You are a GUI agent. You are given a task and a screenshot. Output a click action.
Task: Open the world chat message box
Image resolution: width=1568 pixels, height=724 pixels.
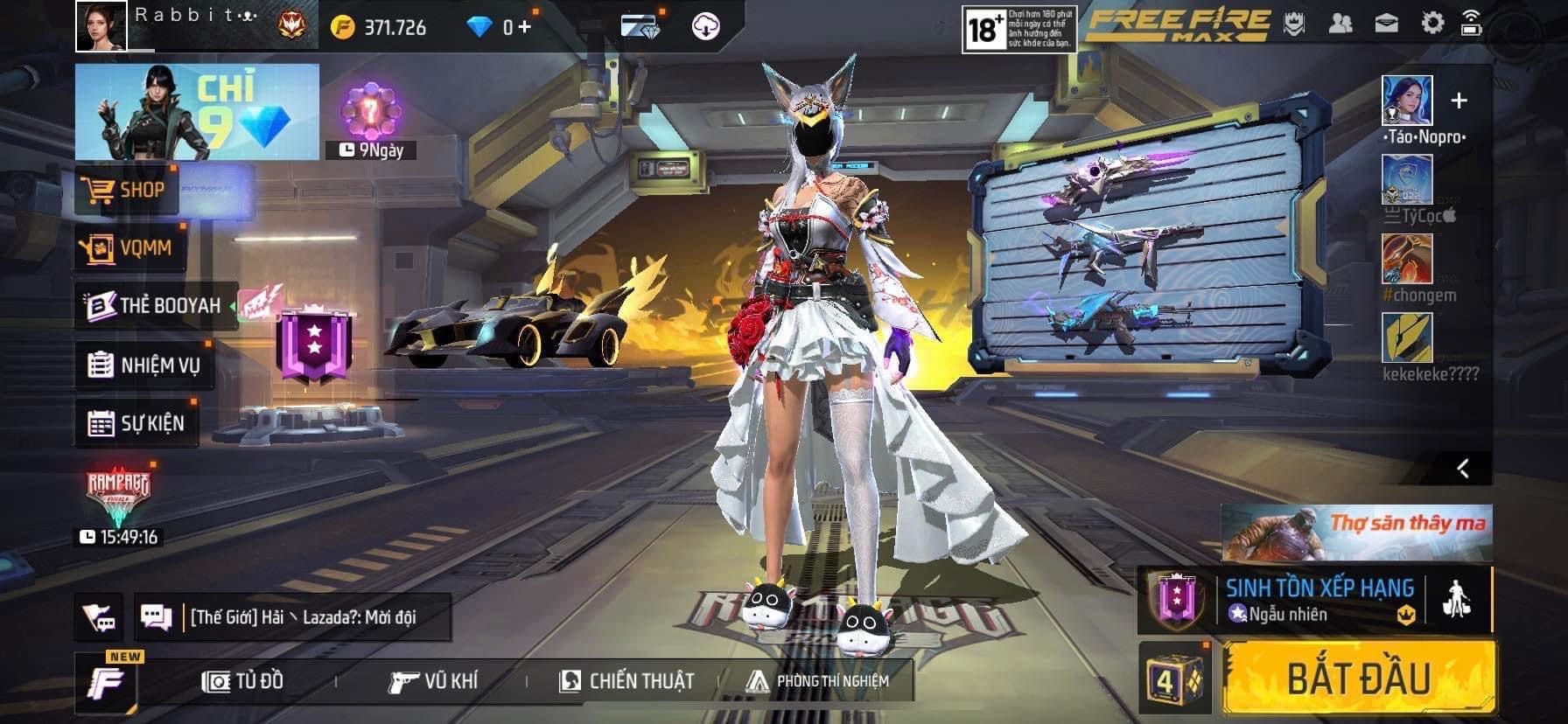[x=293, y=617]
